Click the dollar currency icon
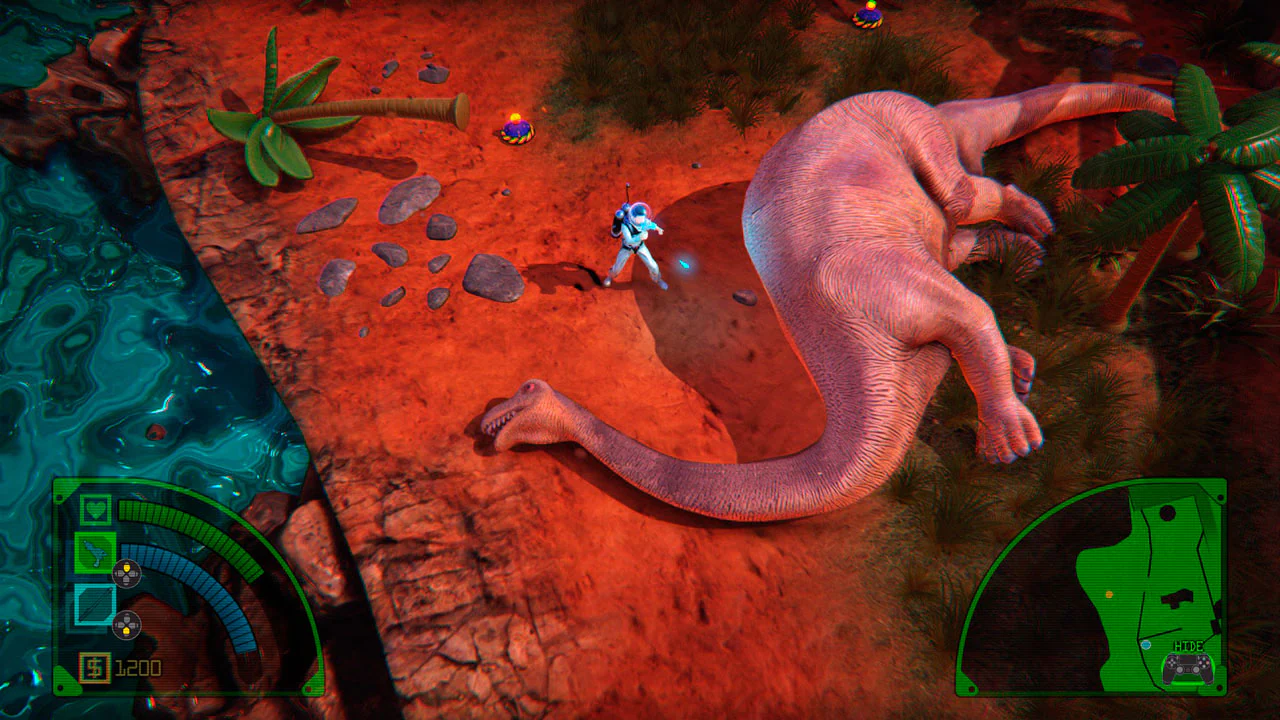 [x=95, y=665]
